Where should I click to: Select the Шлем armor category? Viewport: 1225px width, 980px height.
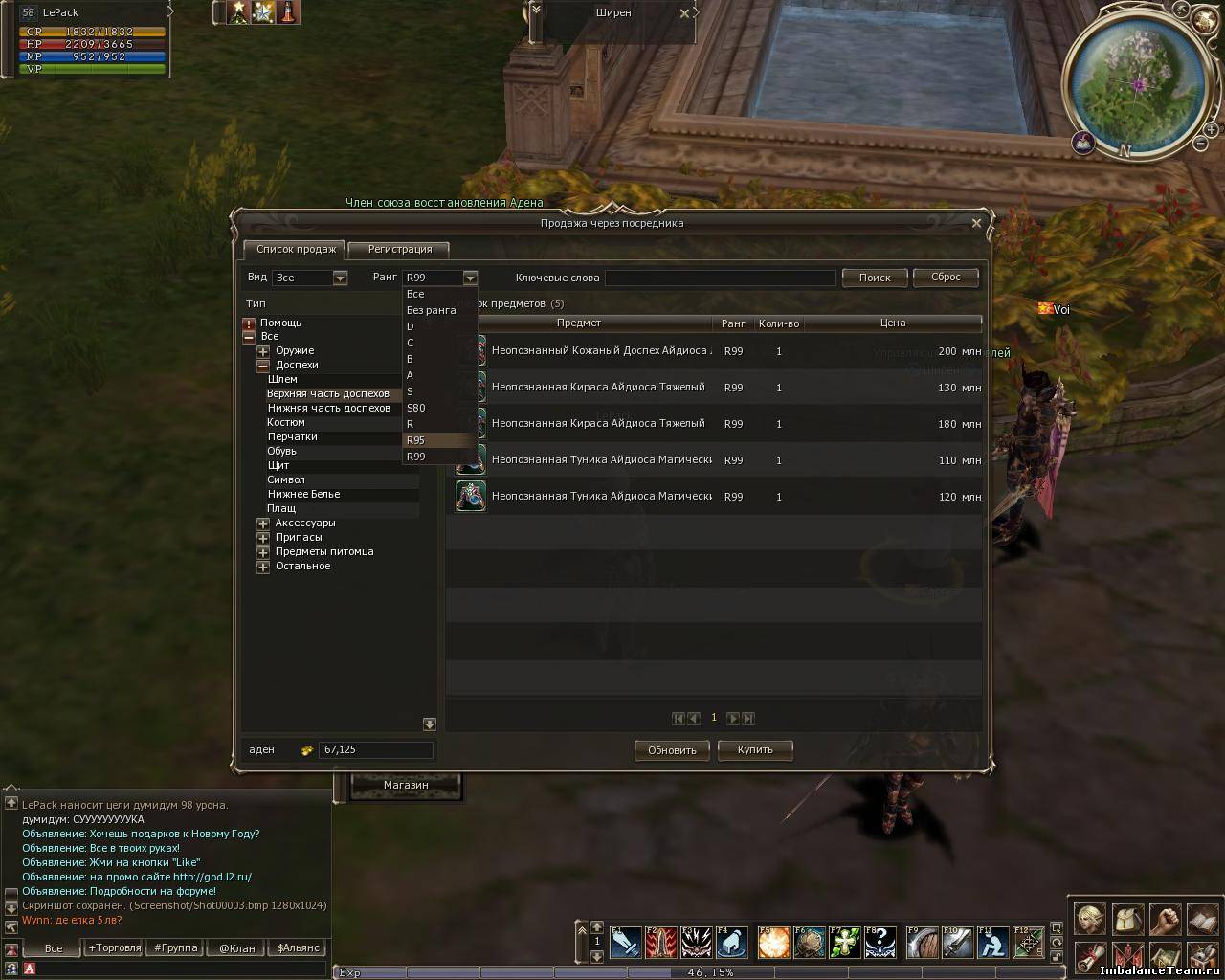tap(282, 379)
